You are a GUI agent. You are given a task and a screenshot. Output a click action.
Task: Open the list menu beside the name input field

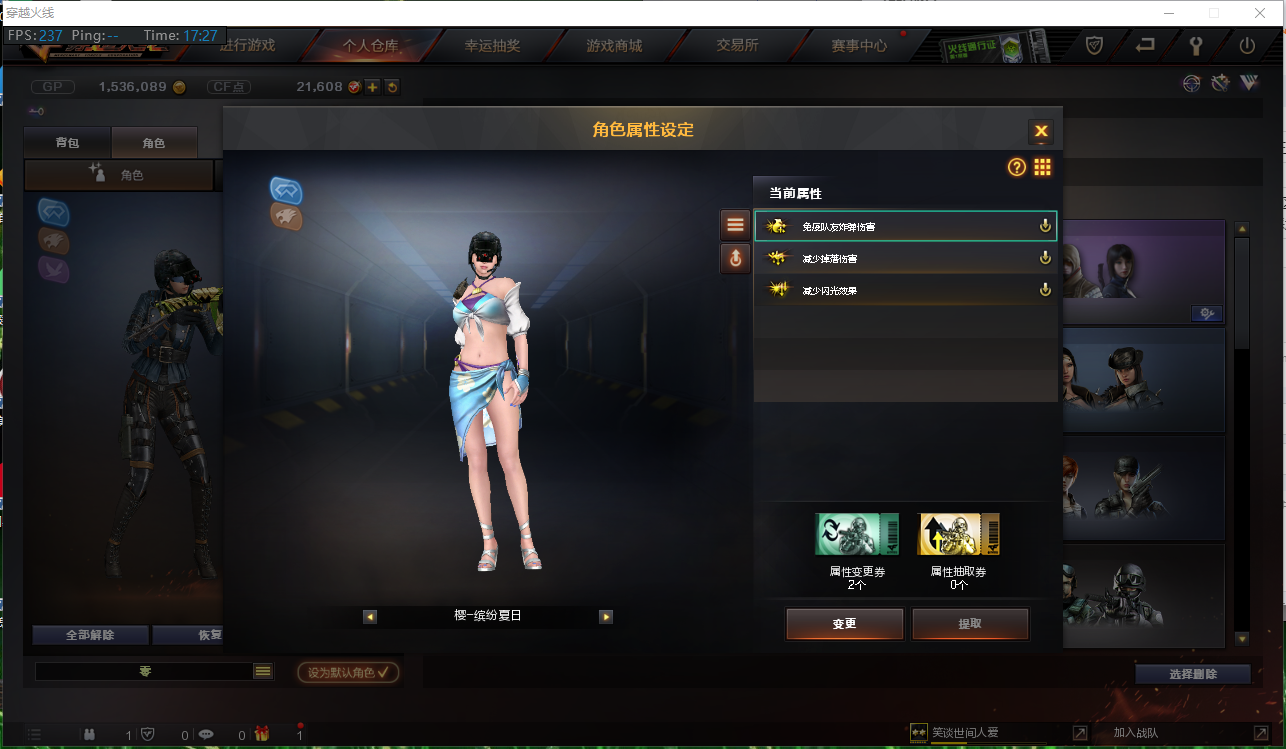pyautogui.click(x=262, y=671)
